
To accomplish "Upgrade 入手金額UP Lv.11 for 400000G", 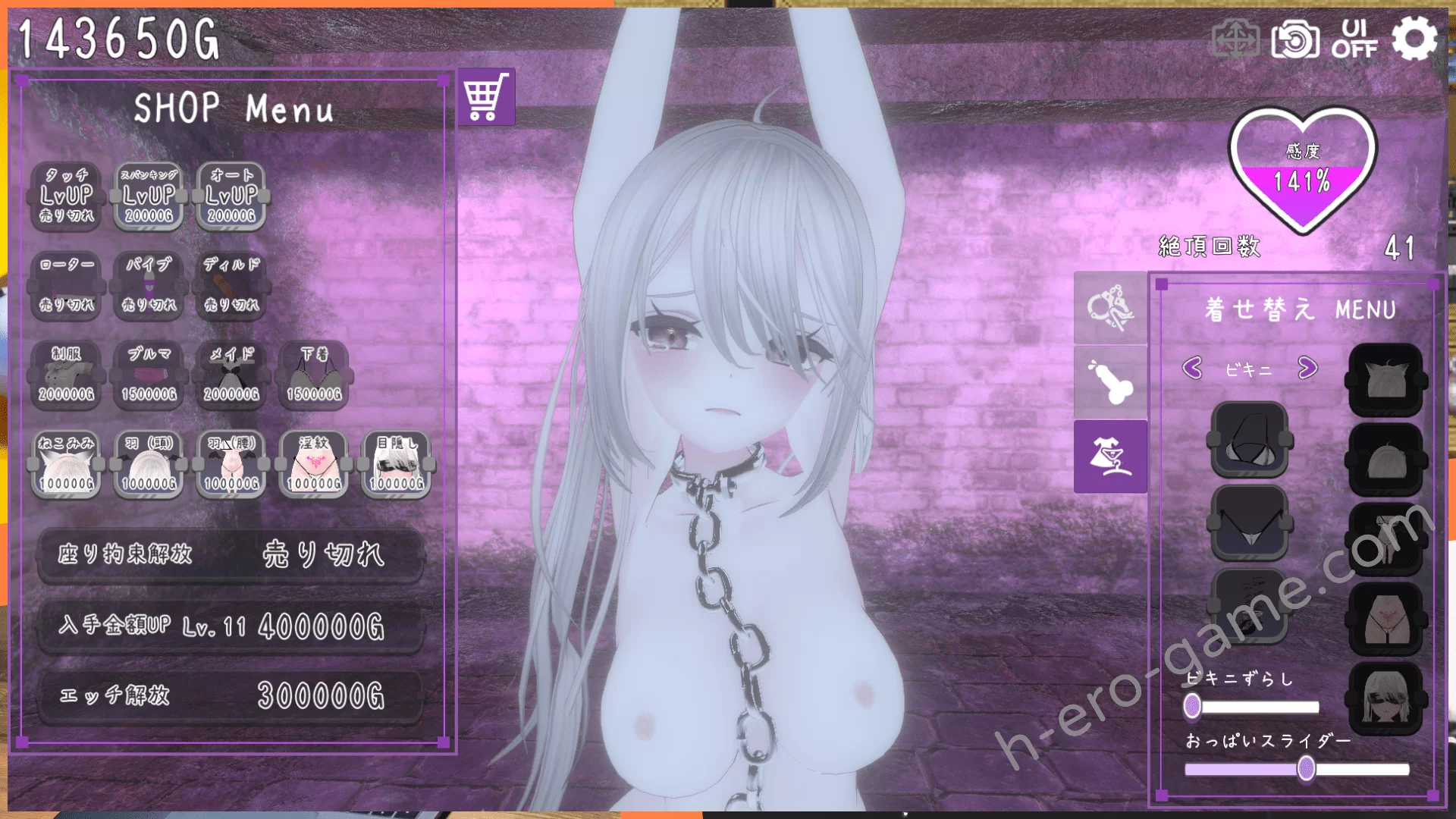I will click(231, 626).
